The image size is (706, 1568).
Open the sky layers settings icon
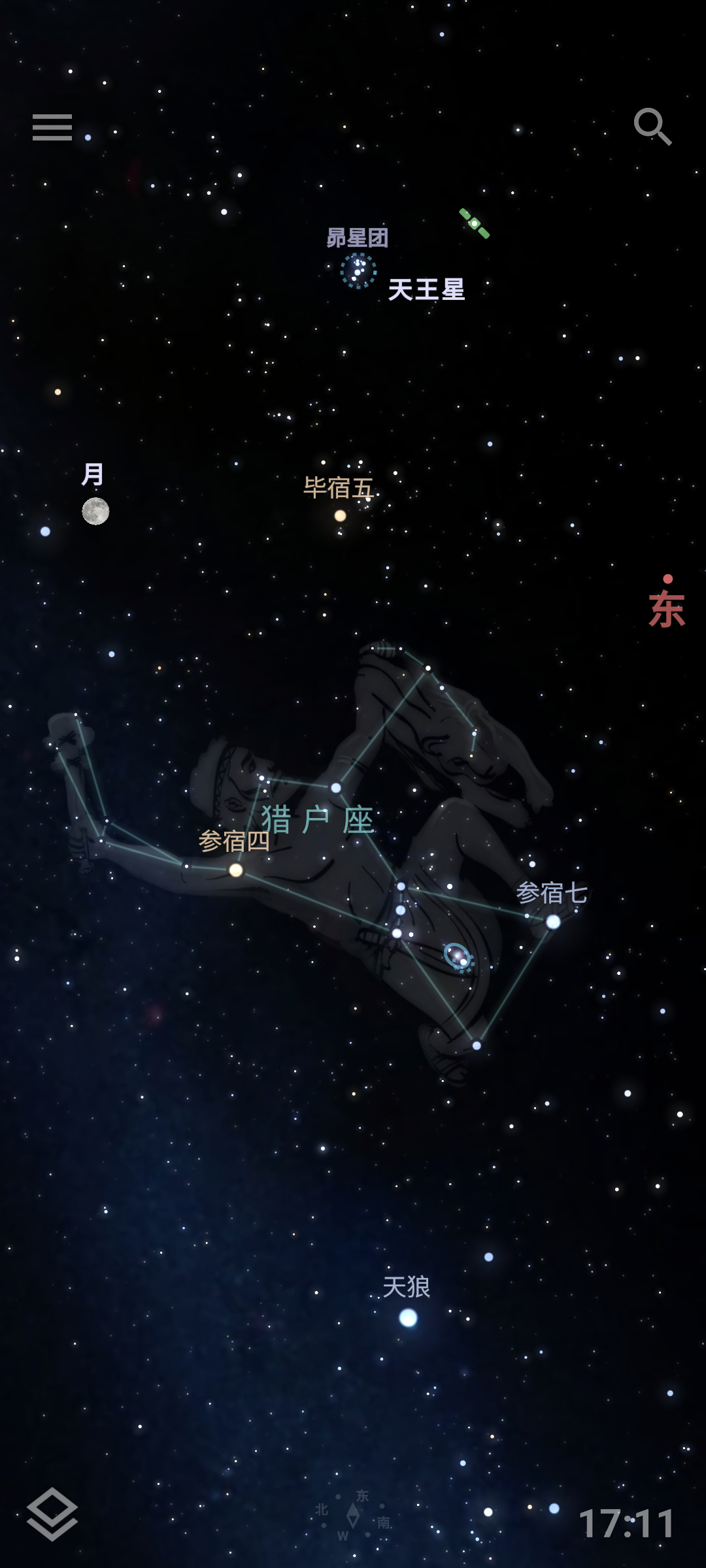pos(52,1513)
